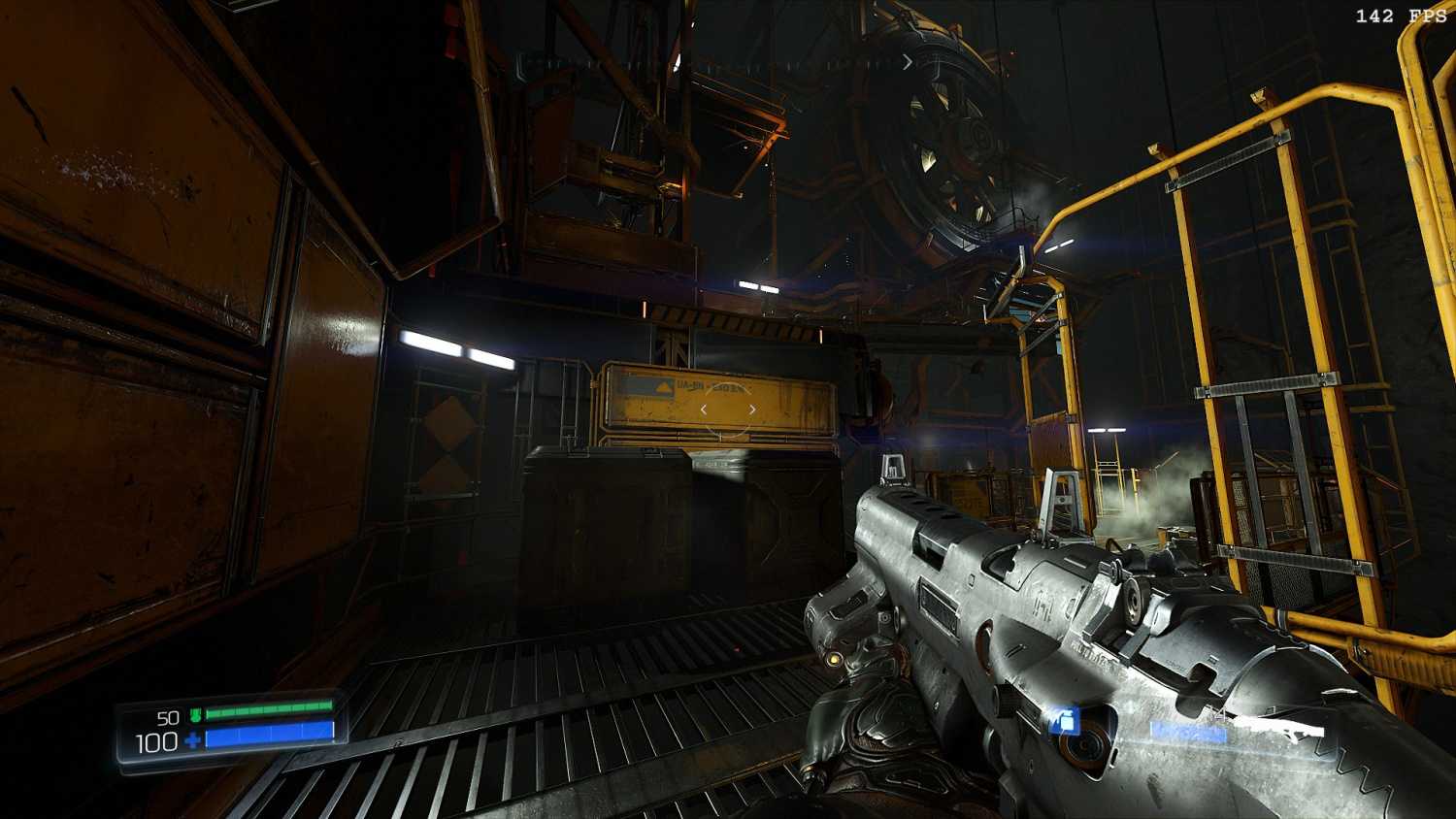Click the green armor icon

pyautogui.click(x=195, y=716)
